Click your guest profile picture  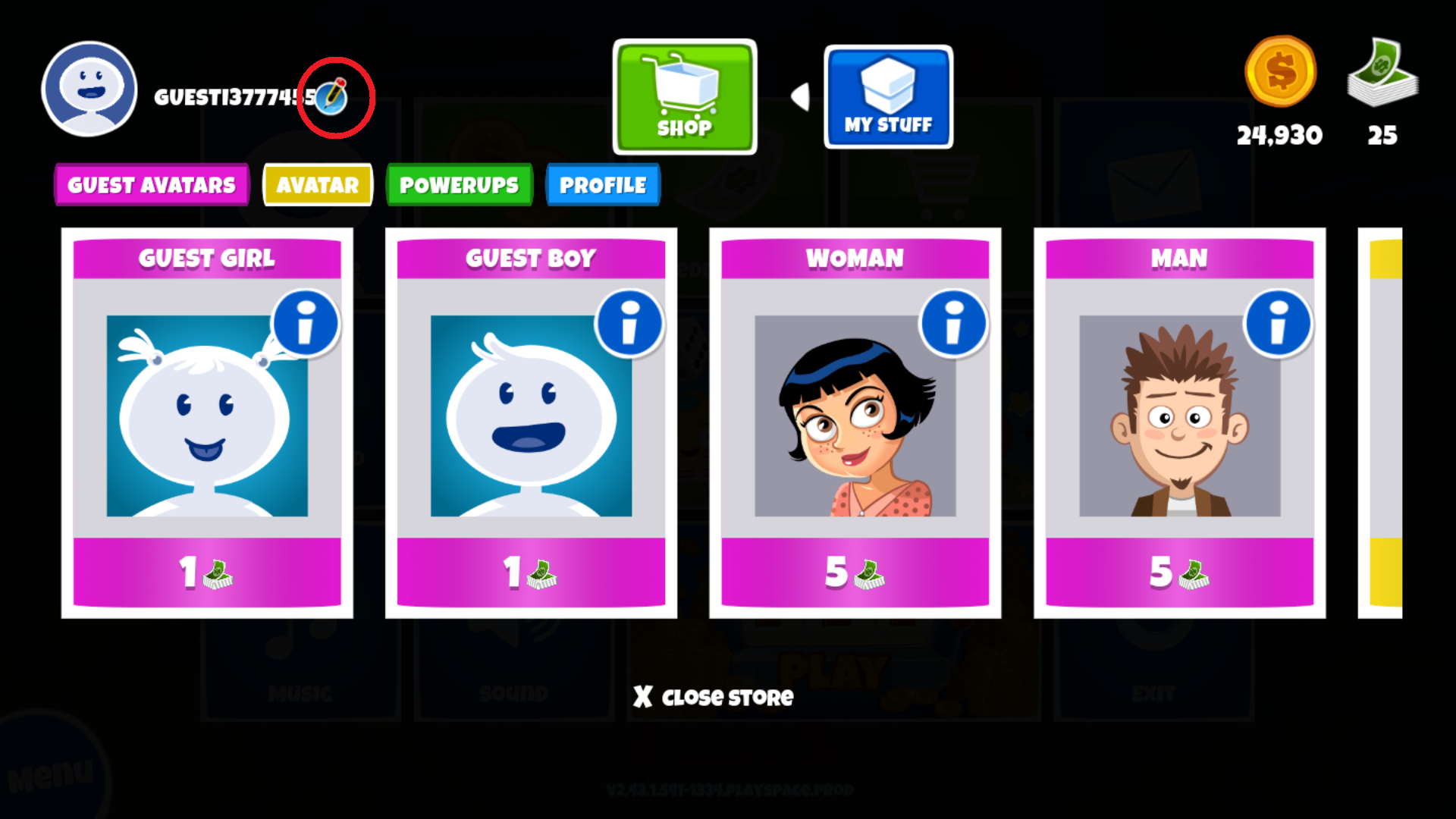(x=89, y=89)
